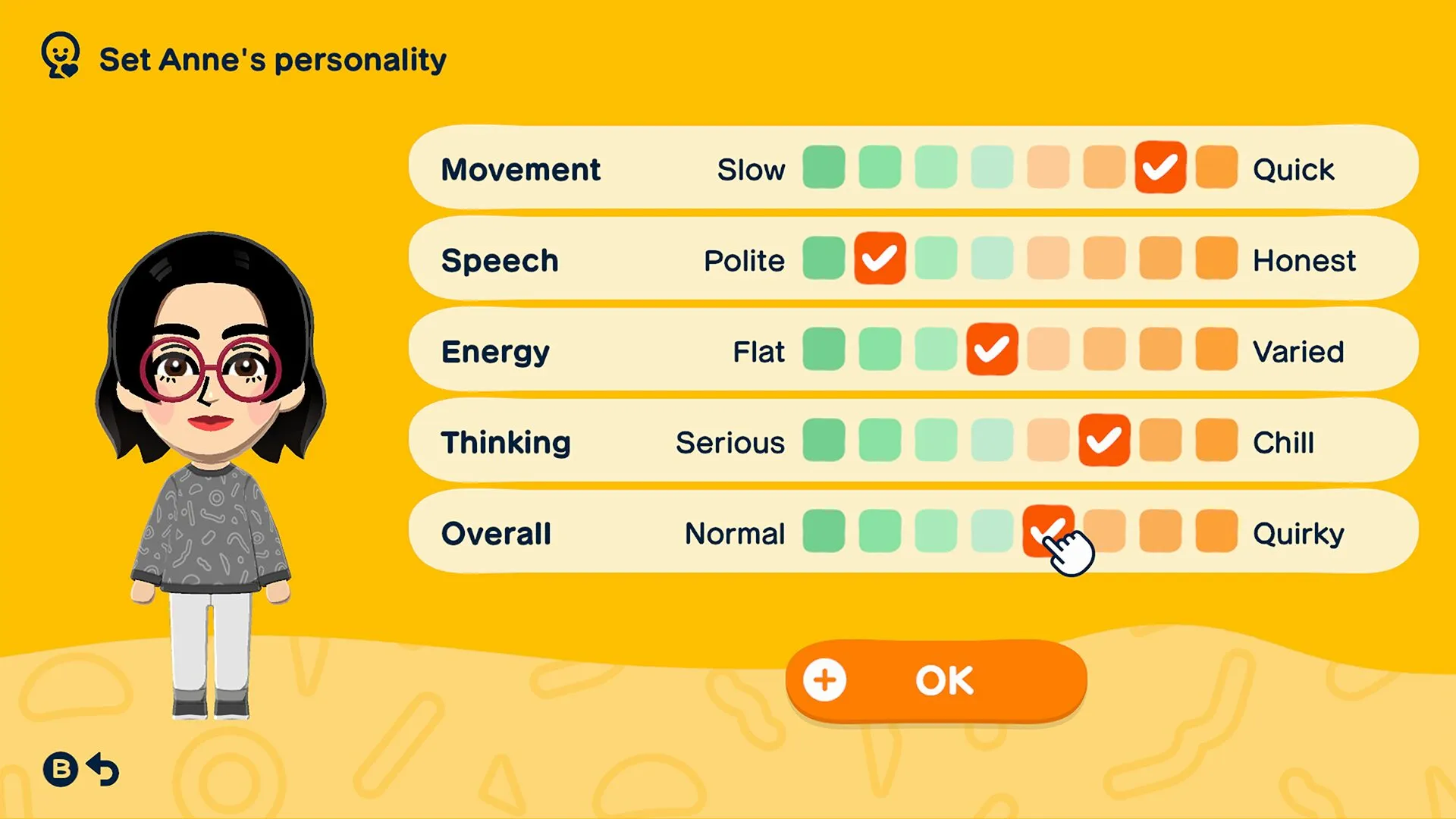Set Movement to the slowest level
Viewport: 1456px width, 819px height.
point(824,168)
